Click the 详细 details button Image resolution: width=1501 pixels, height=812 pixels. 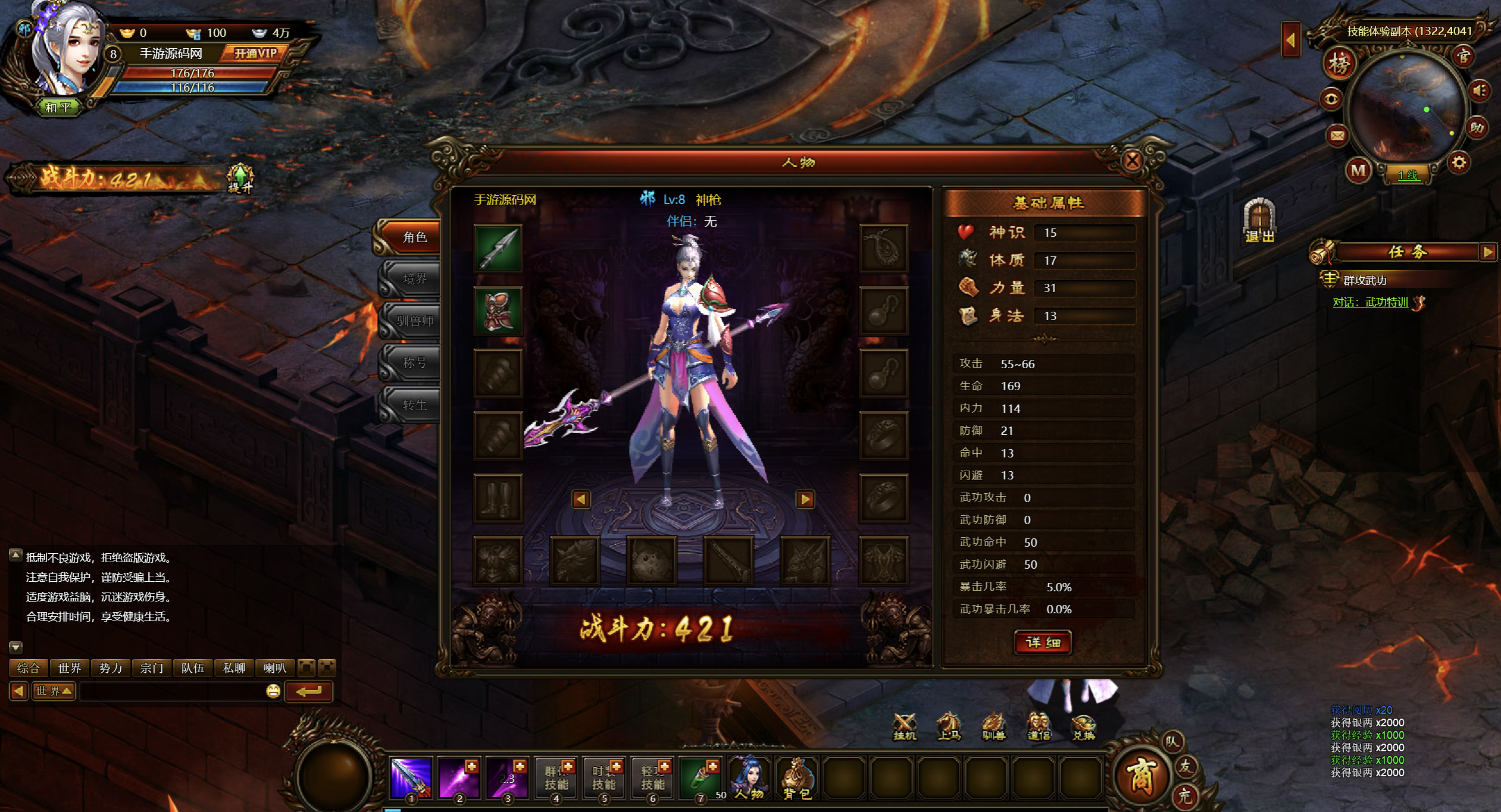[1043, 642]
